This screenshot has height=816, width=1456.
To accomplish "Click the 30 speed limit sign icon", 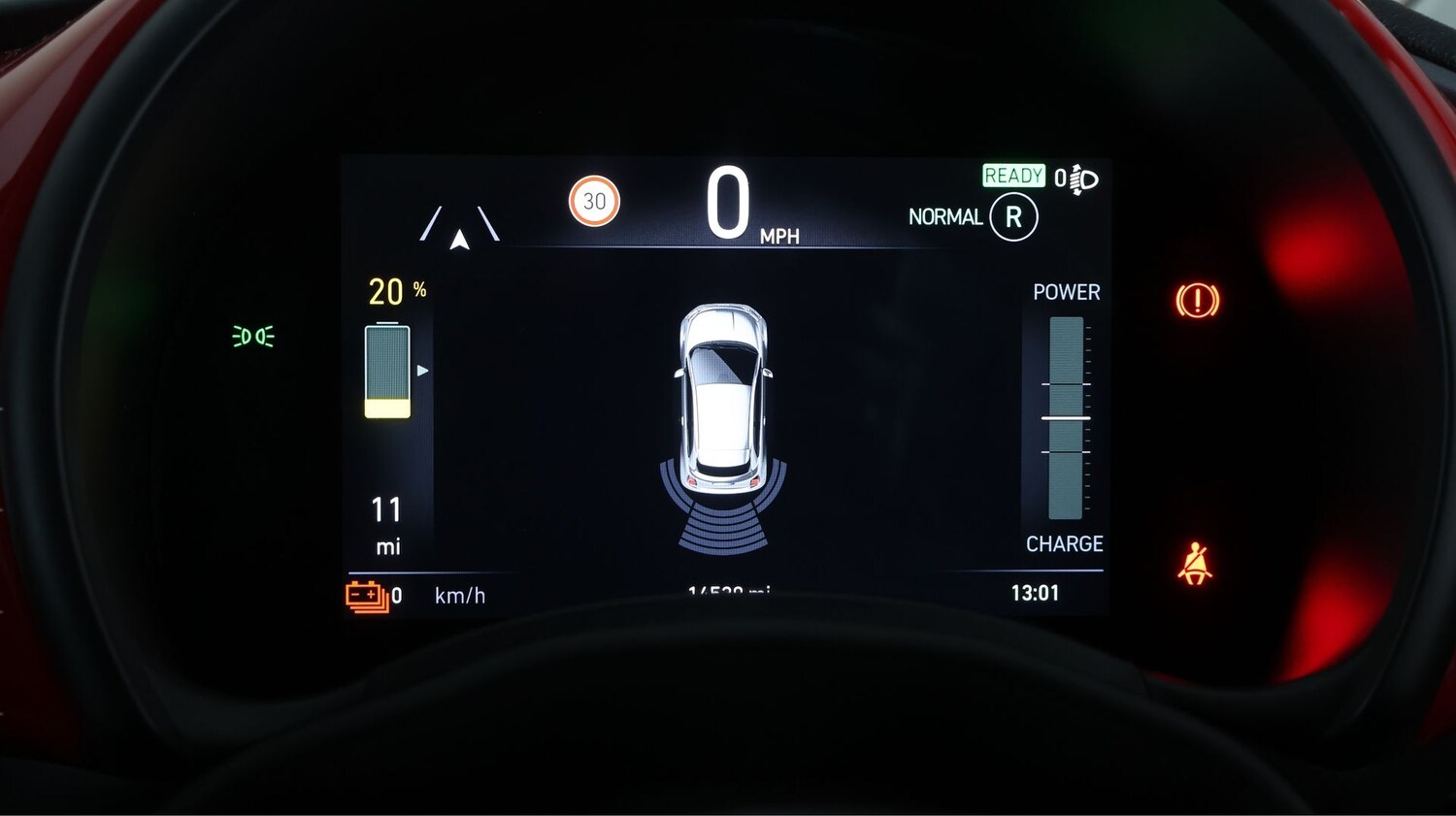I will (594, 201).
